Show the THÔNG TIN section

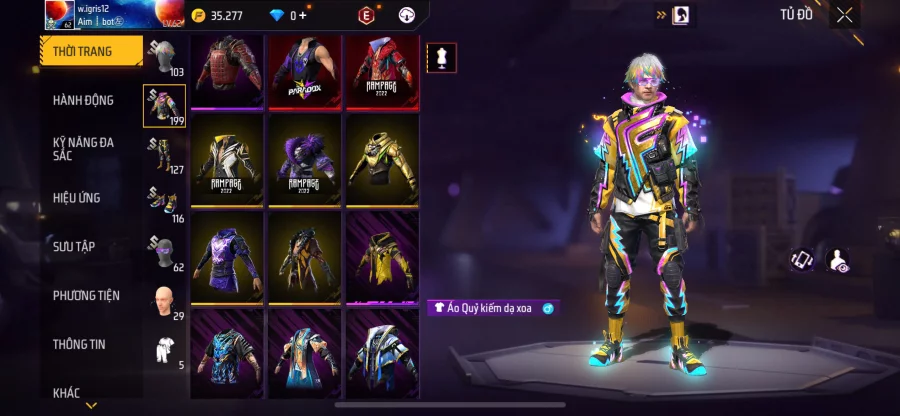(x=80, y=344)
